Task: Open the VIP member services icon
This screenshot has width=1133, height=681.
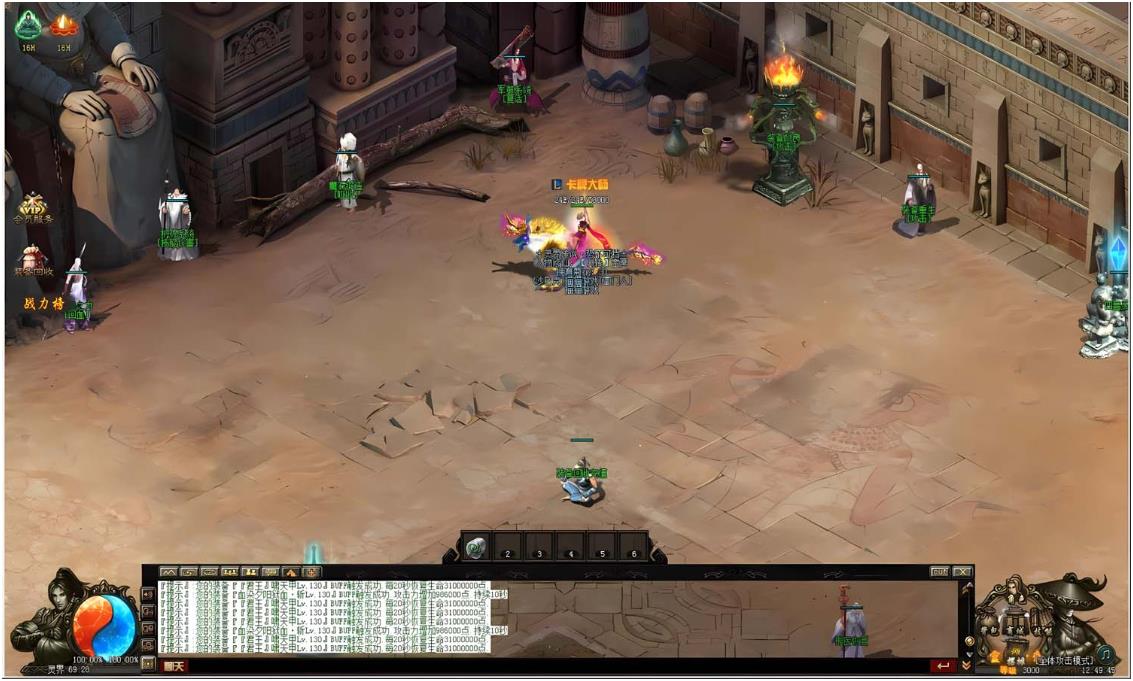Action: point(33,206)
